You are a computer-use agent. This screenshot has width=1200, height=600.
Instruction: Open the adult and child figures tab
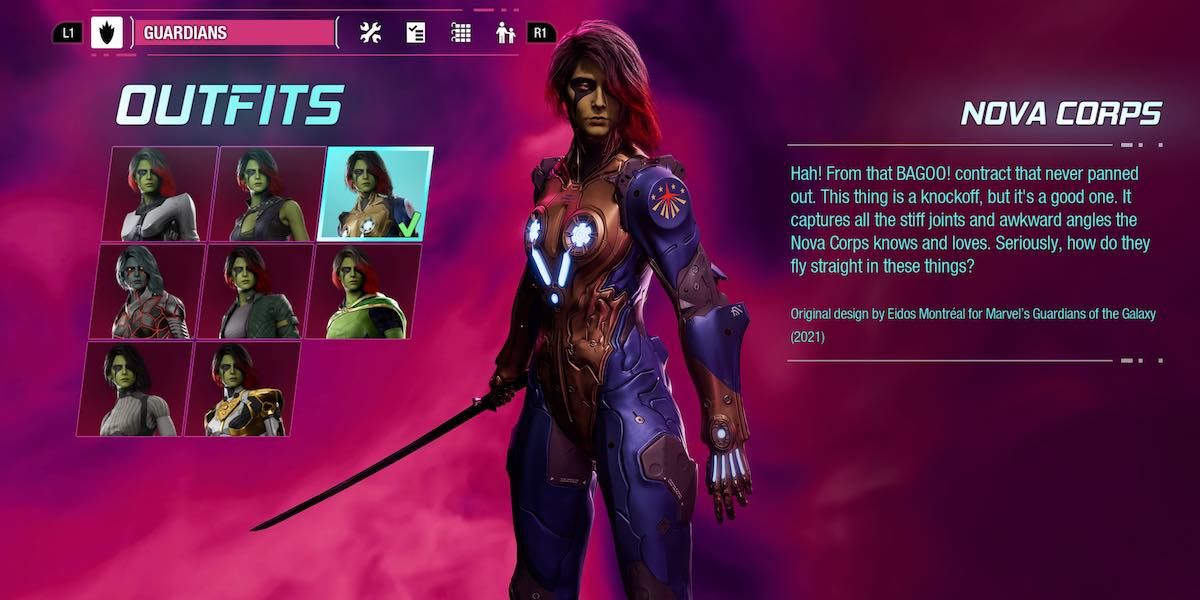coord(505,33)
